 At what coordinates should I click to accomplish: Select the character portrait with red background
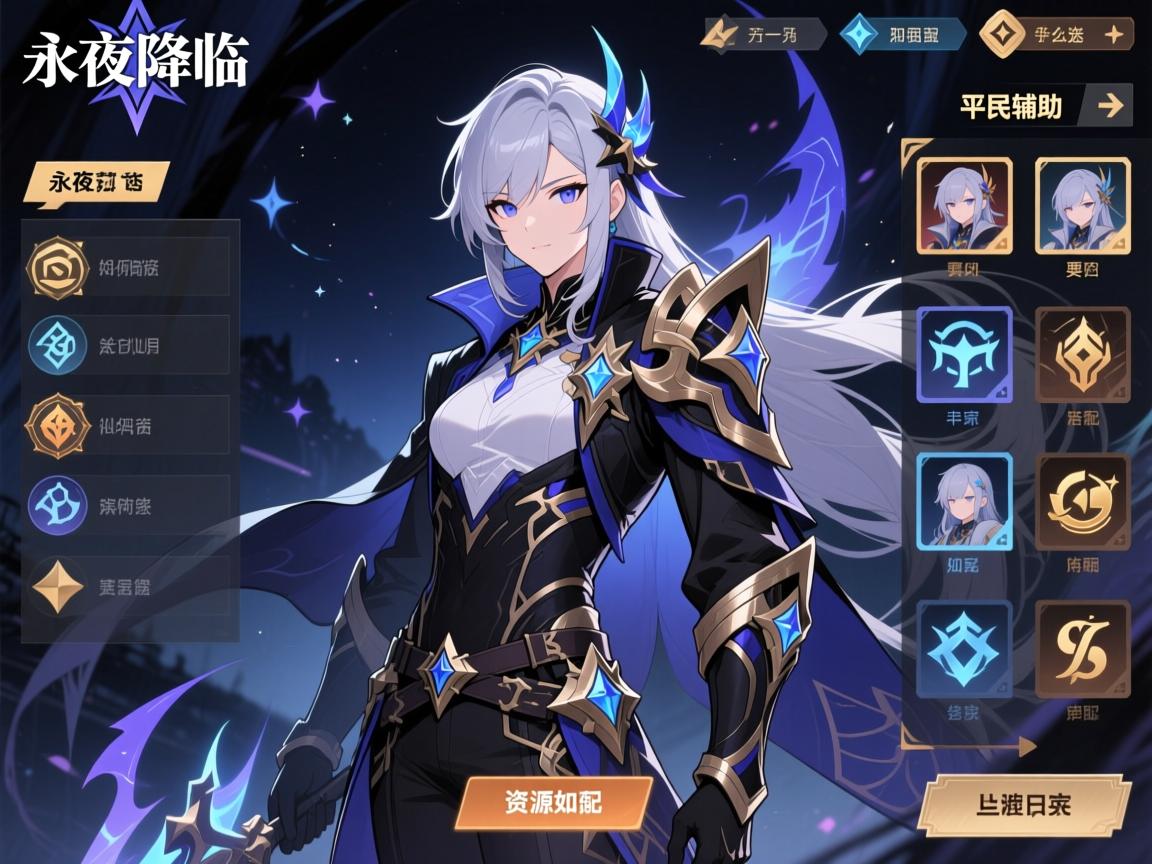tap(965, 204)
